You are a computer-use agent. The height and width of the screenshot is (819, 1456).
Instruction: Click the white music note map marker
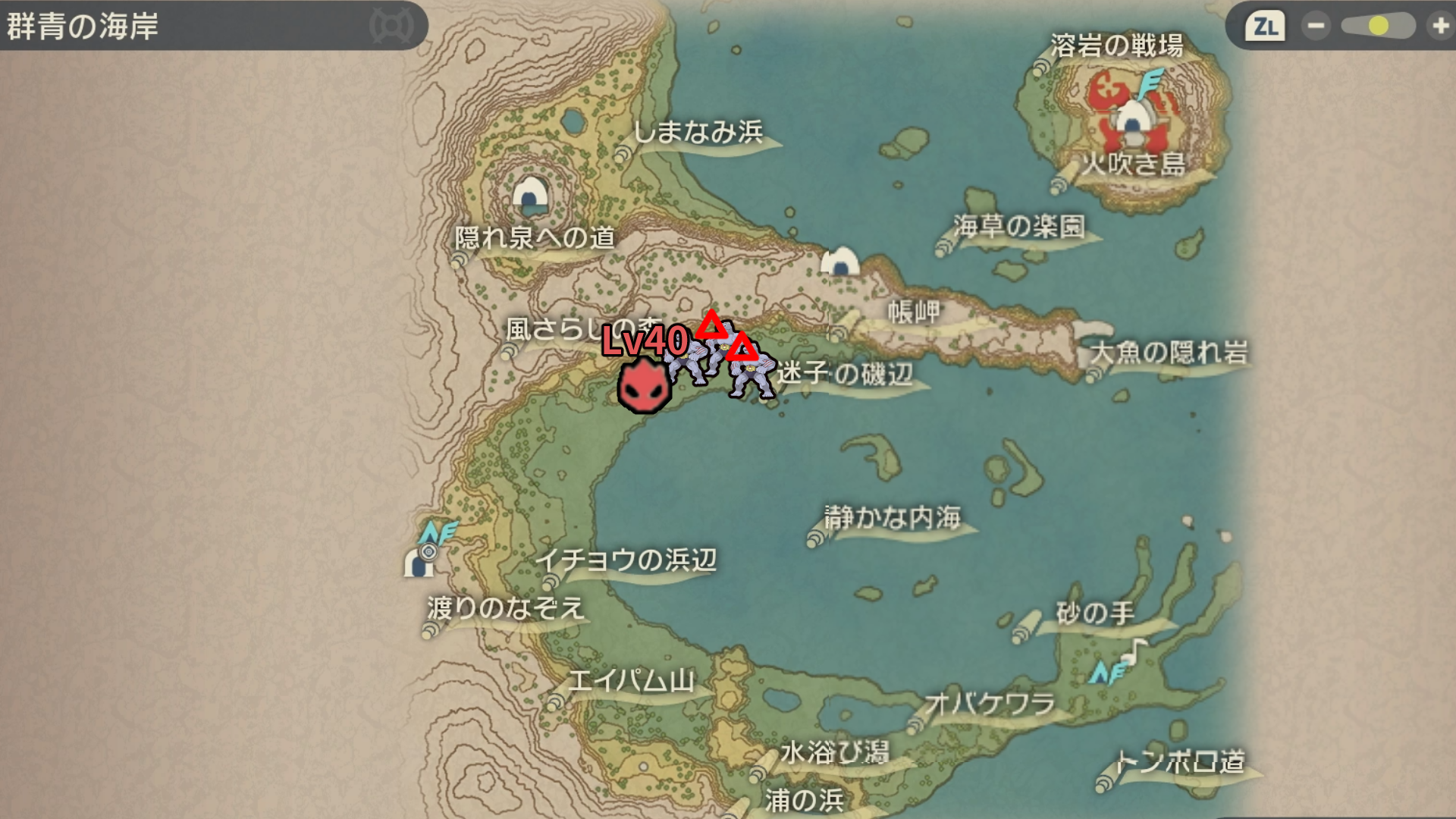[x=1134, y=651]
